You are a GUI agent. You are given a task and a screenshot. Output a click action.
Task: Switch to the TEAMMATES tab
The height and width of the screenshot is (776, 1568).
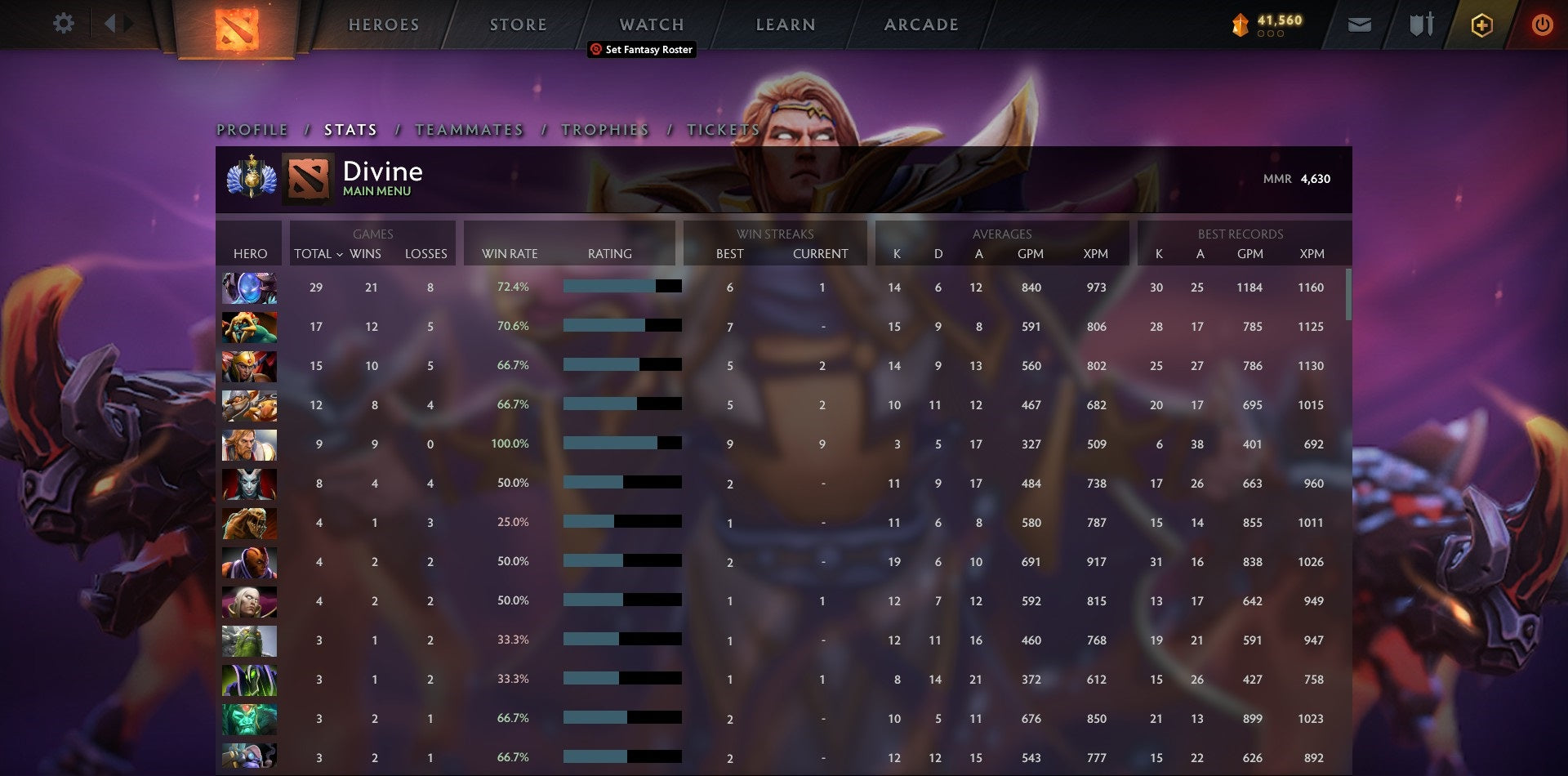coord(470,130)
